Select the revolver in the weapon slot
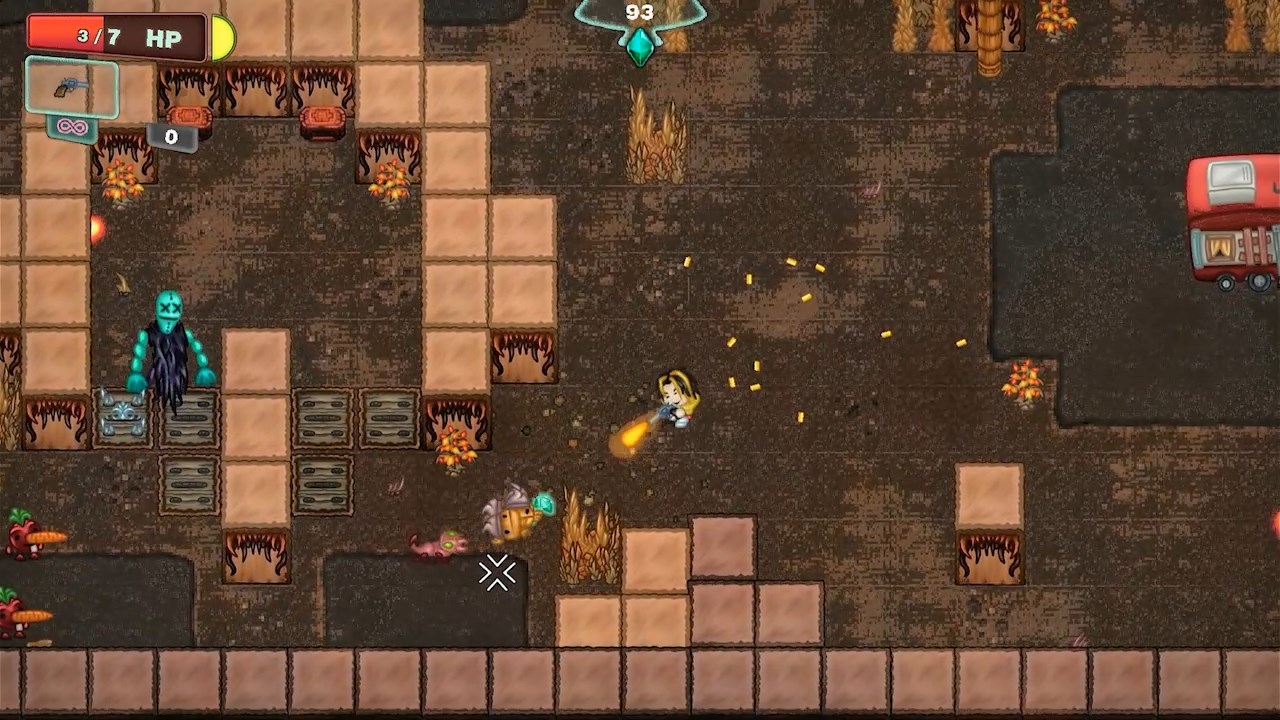 (70, 88)
